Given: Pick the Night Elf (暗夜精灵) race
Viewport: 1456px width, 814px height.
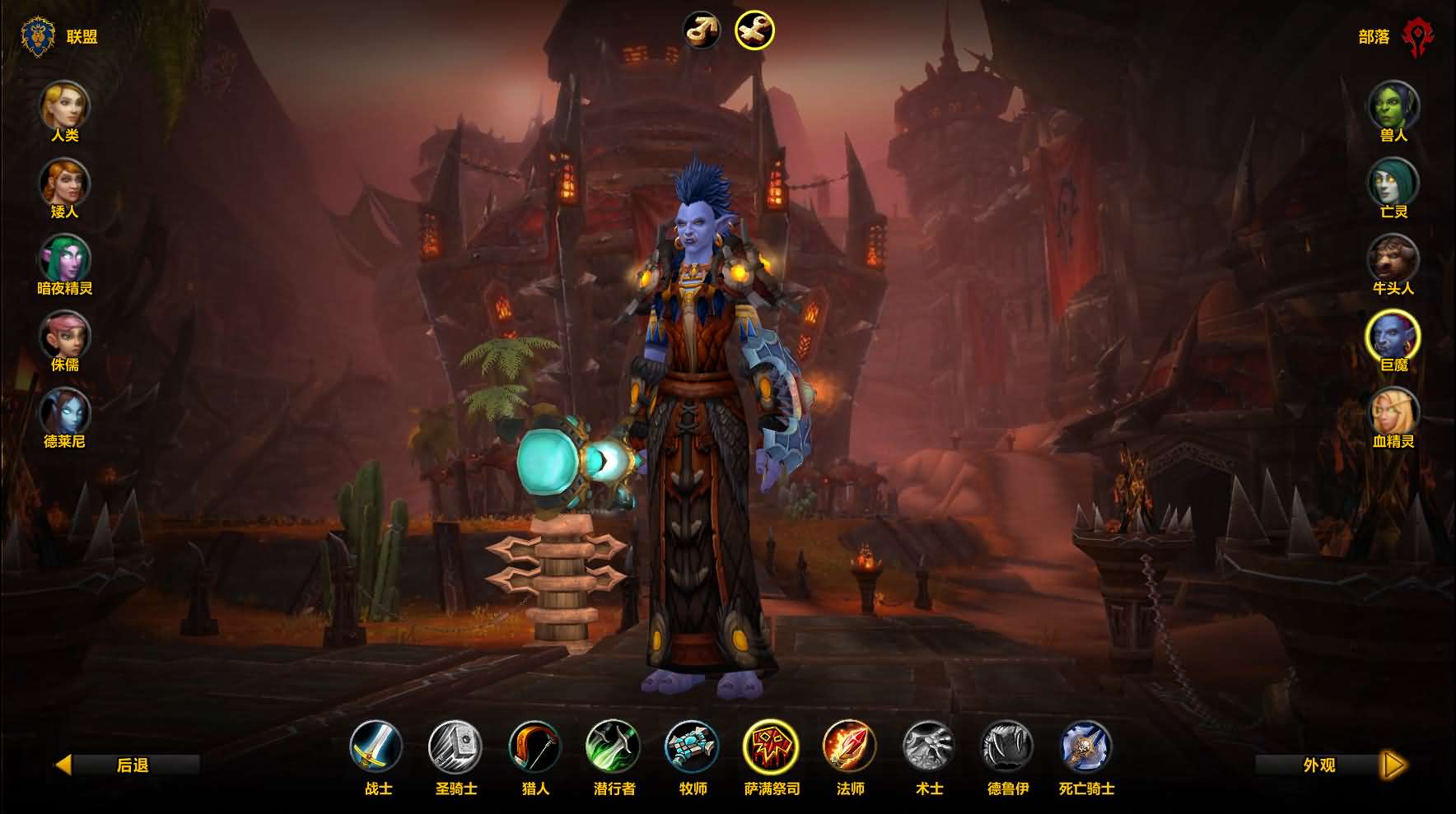Looking at the screenshot, I should tap(64, 258).
